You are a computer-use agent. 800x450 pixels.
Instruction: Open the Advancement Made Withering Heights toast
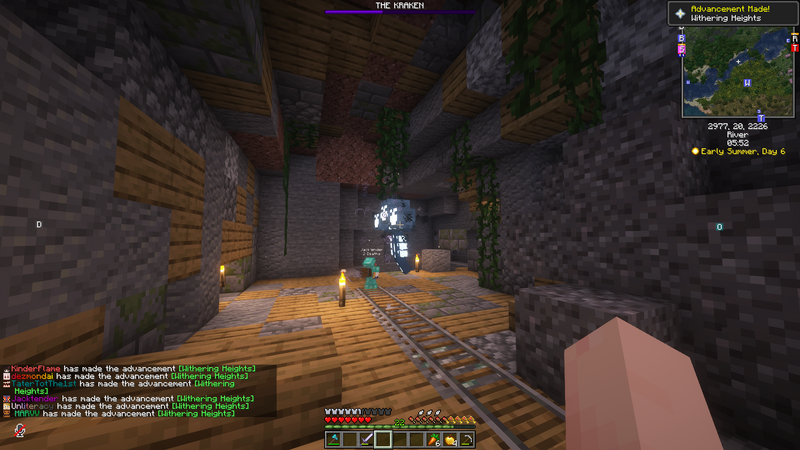[734, 14]
